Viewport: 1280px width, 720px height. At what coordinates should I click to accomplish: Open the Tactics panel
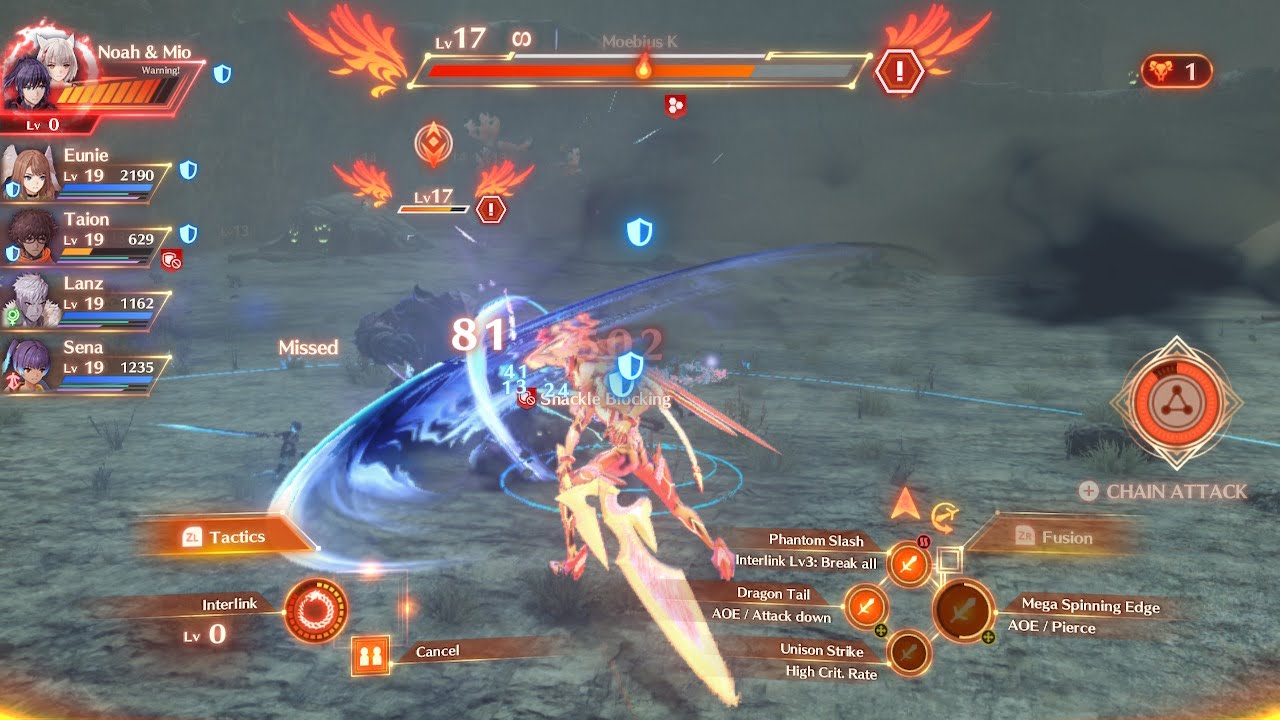pyautogui.click(x=225, y=537)
